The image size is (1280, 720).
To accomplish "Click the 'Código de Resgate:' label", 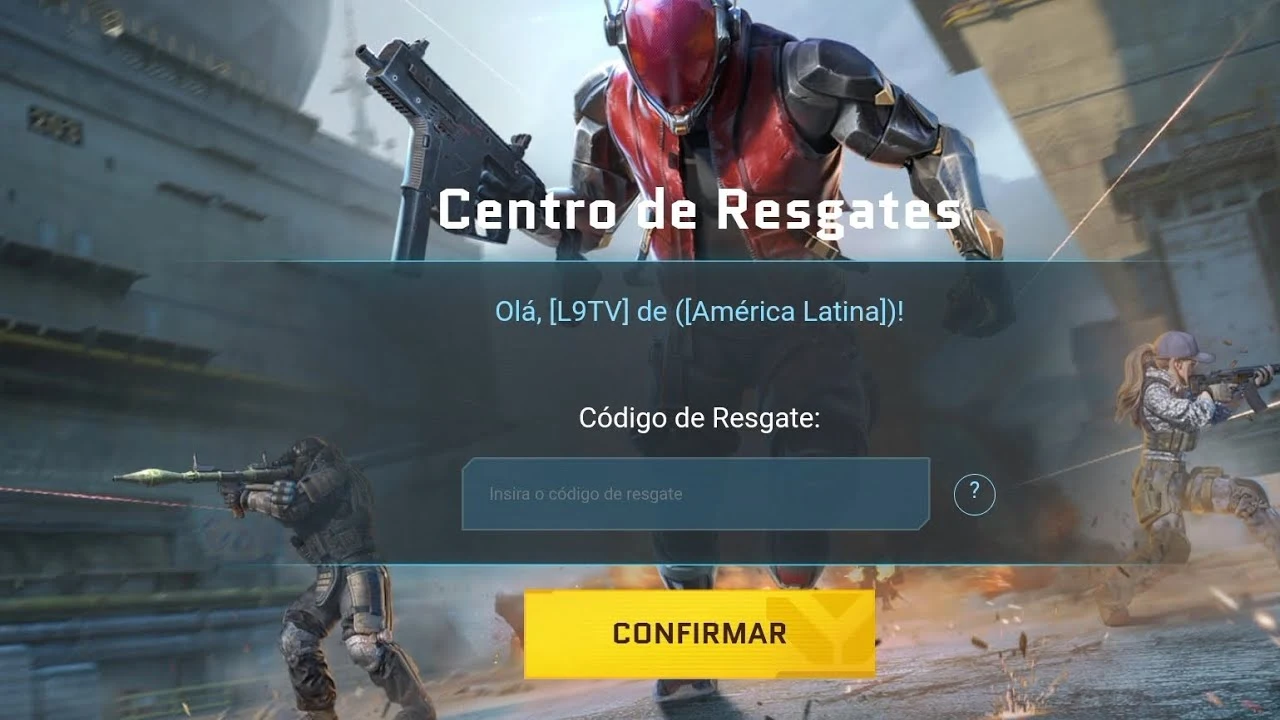I will click(701, 420).
